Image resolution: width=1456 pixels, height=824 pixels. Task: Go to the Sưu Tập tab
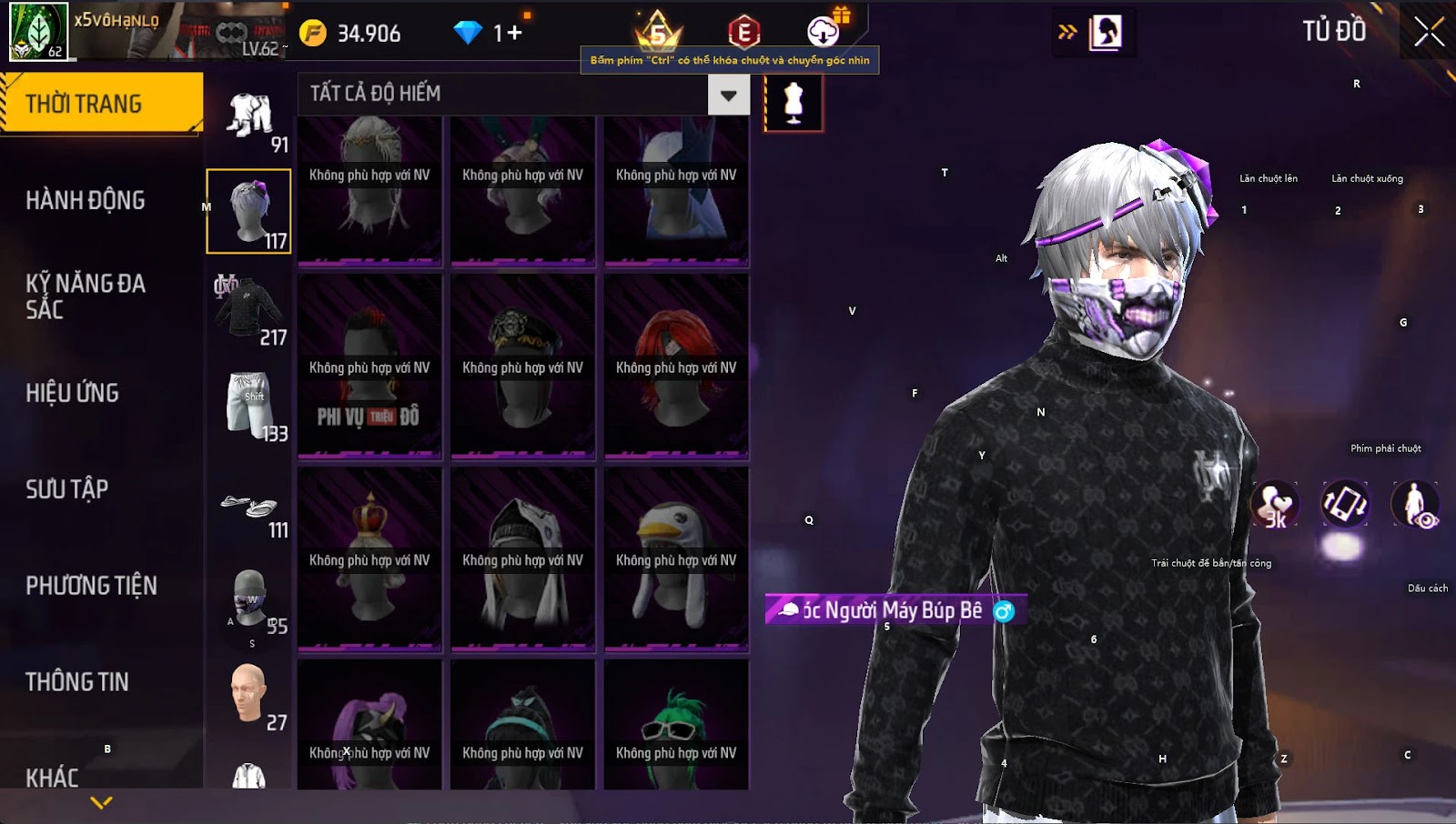point(67,489)
